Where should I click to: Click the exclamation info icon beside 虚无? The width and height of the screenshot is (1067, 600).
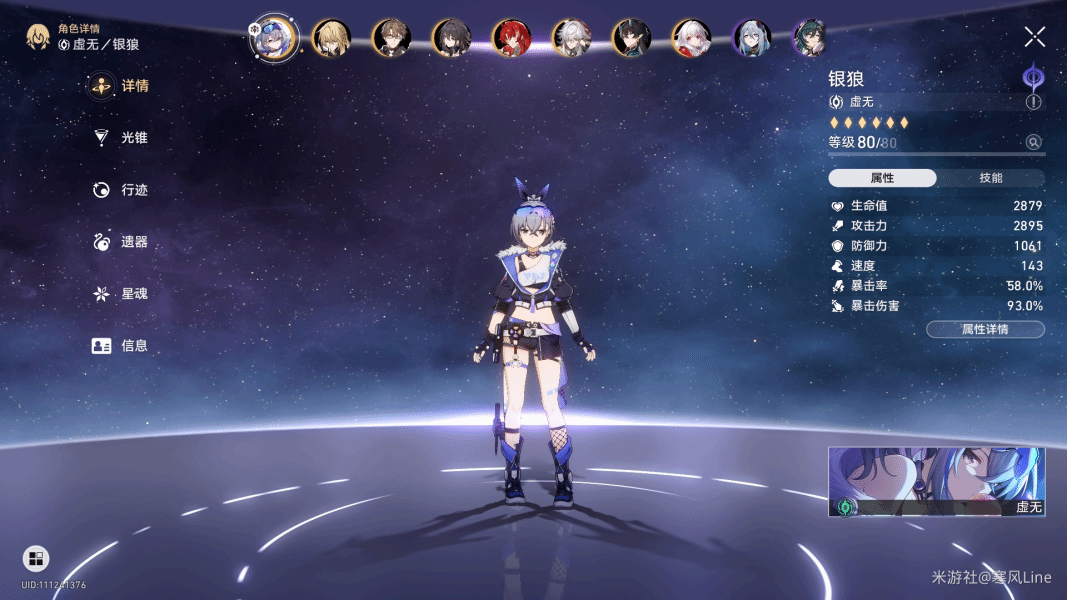[x=1033, y=102]
